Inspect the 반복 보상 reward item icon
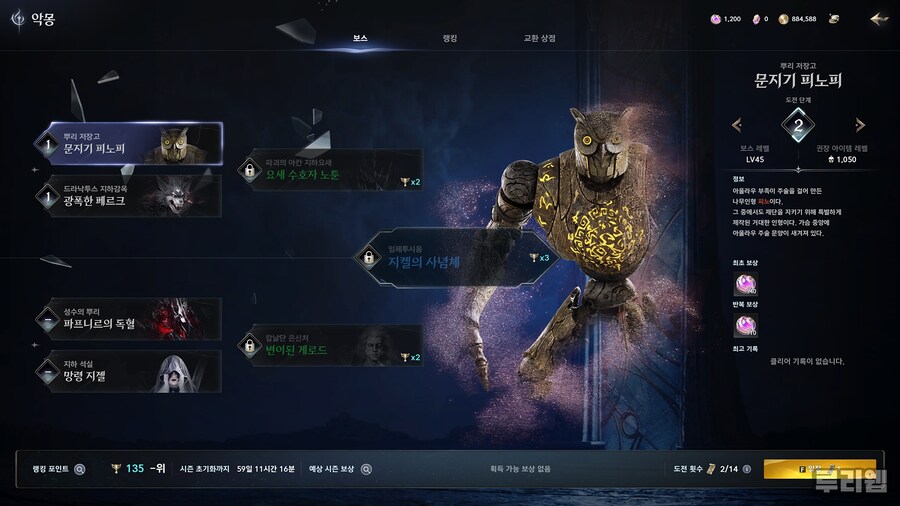 [746, 325]
